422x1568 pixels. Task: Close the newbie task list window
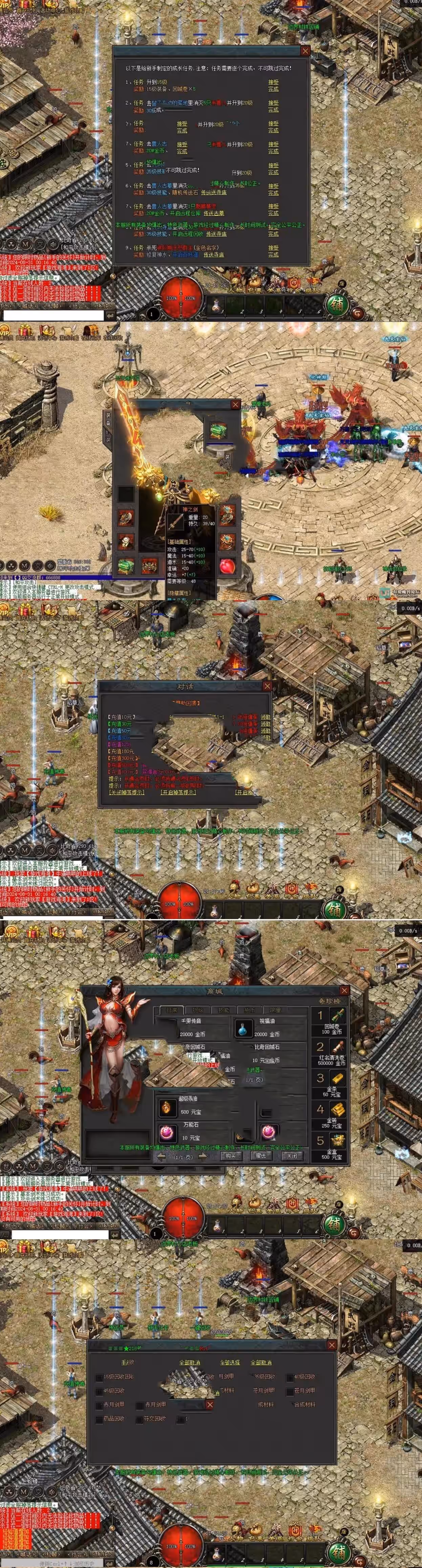(306, 51)
